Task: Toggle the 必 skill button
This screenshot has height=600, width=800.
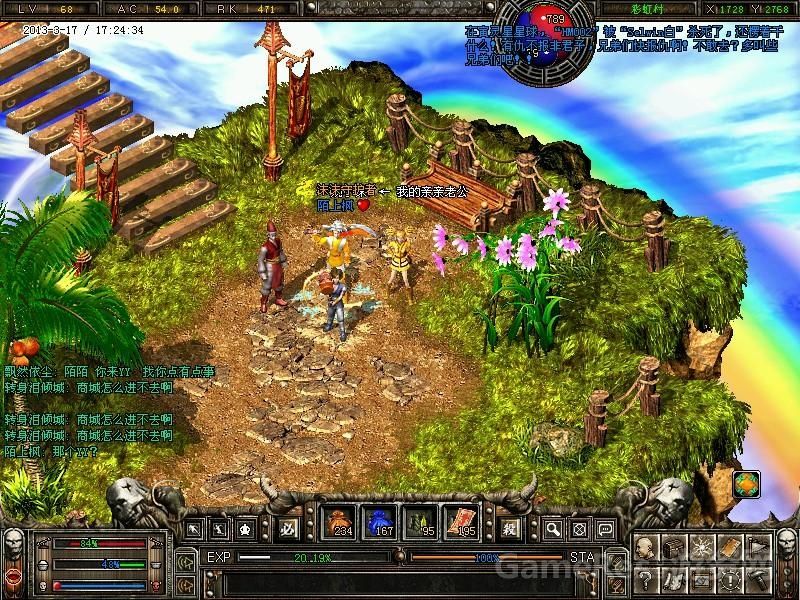Action: (286, 528)
